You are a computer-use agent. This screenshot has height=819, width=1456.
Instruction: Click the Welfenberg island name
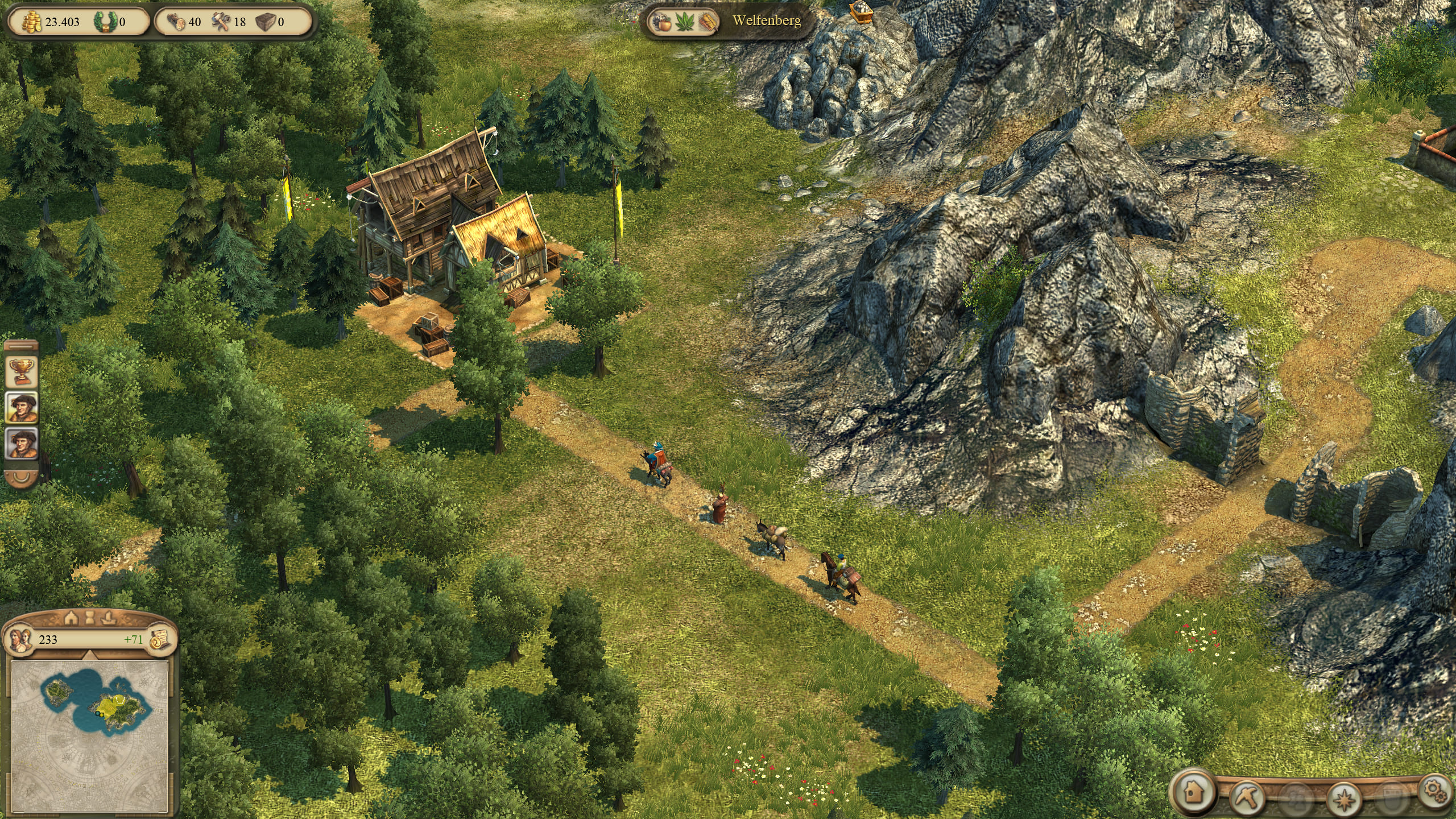(x=766, y=21)
